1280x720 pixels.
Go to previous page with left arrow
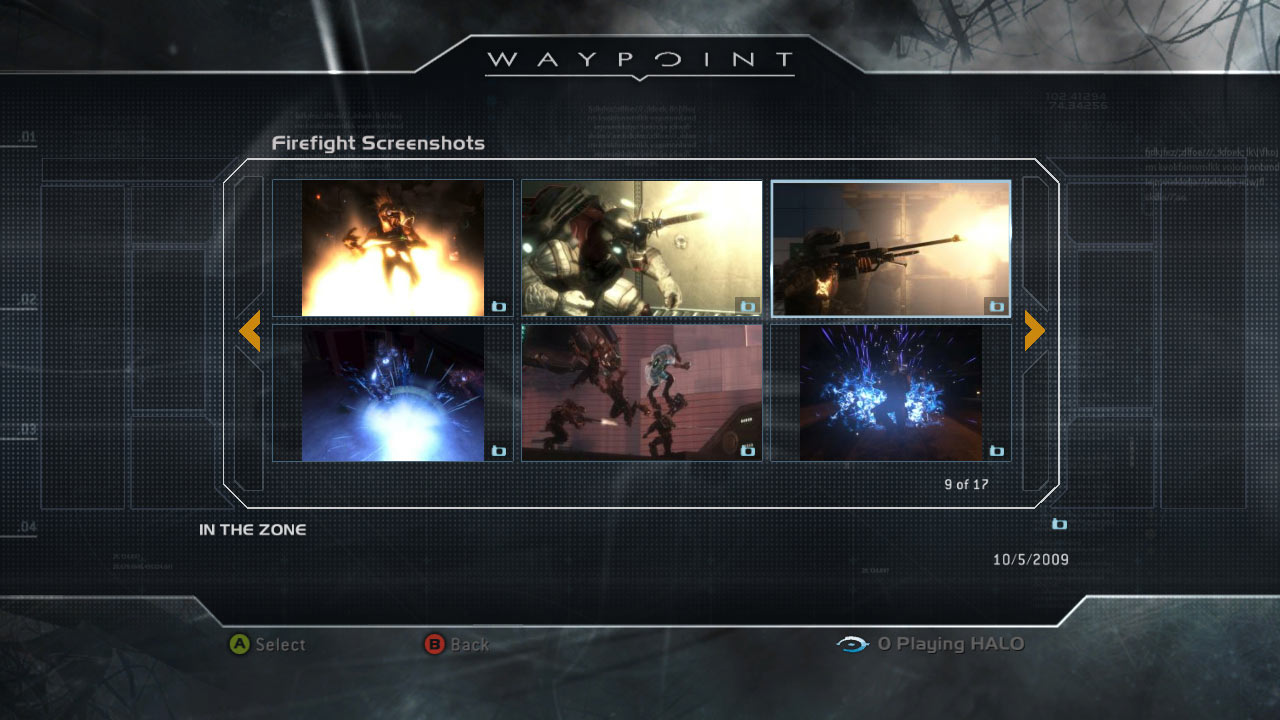tap(250, 331)
